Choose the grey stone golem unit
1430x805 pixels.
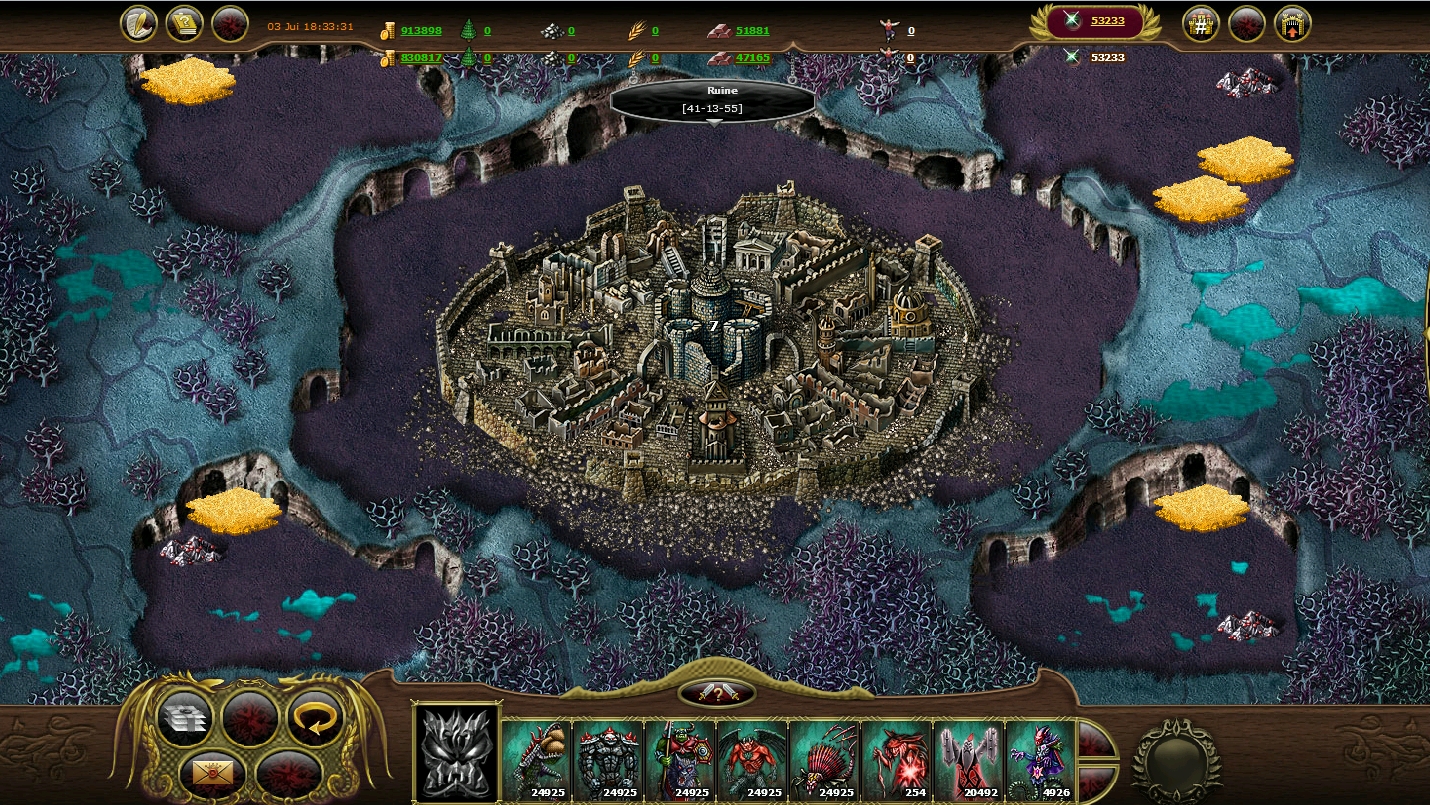(x=609, y=759)
